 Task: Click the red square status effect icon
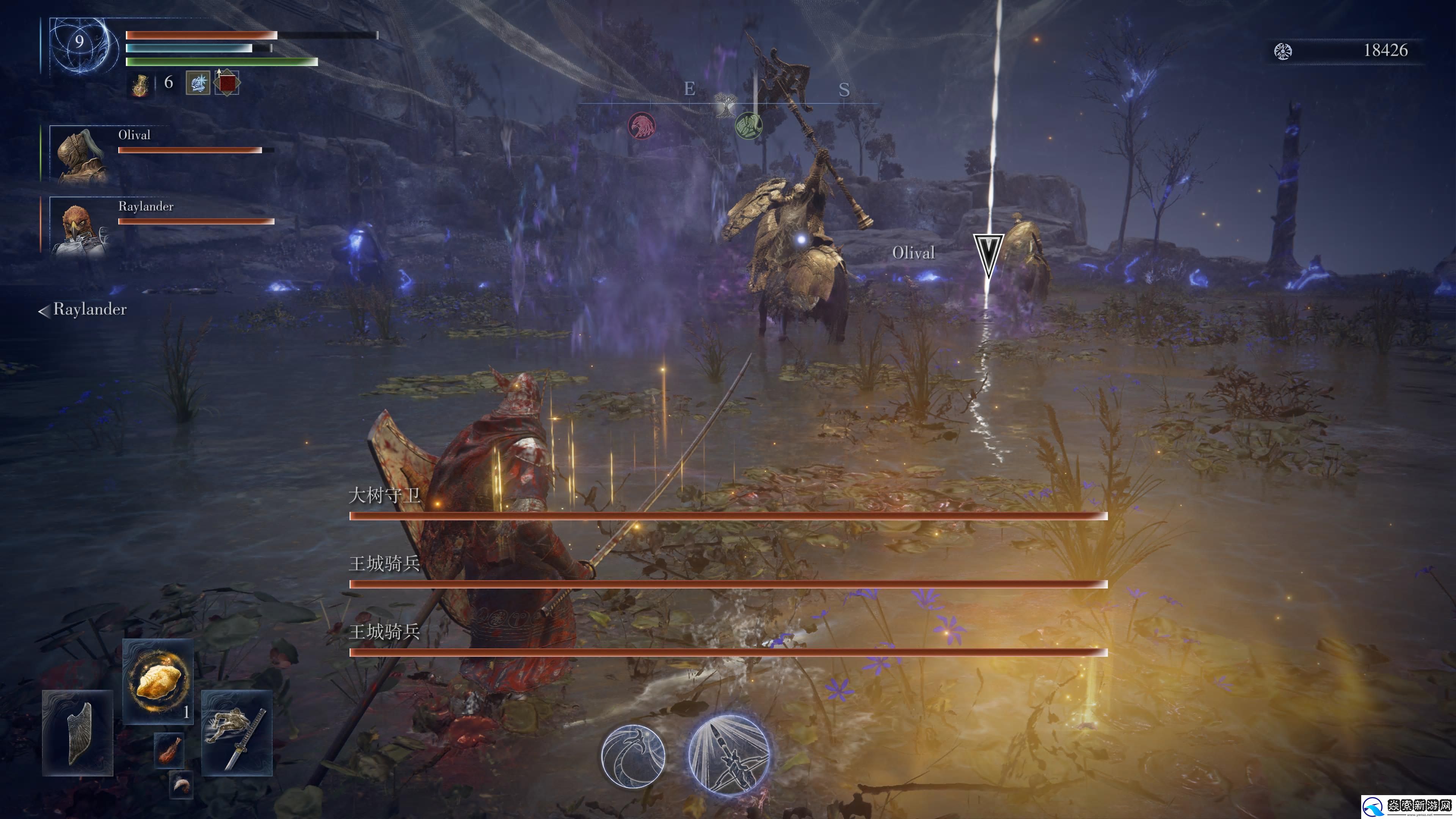(x=227, y=83)
